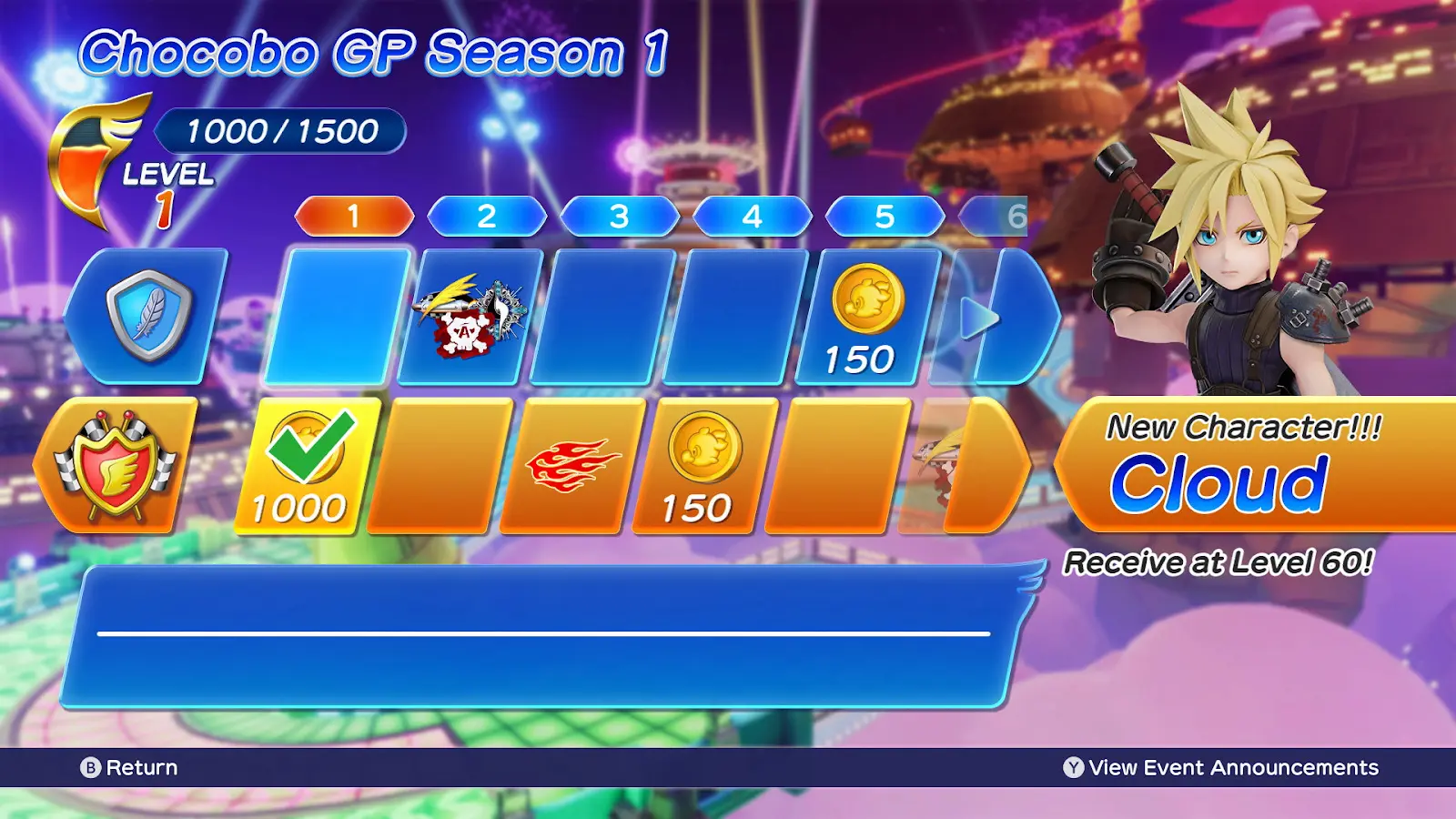Click the blue feather shield track icon
The height and width of the screenshot is (819, 1456).
tap(148, 315)
